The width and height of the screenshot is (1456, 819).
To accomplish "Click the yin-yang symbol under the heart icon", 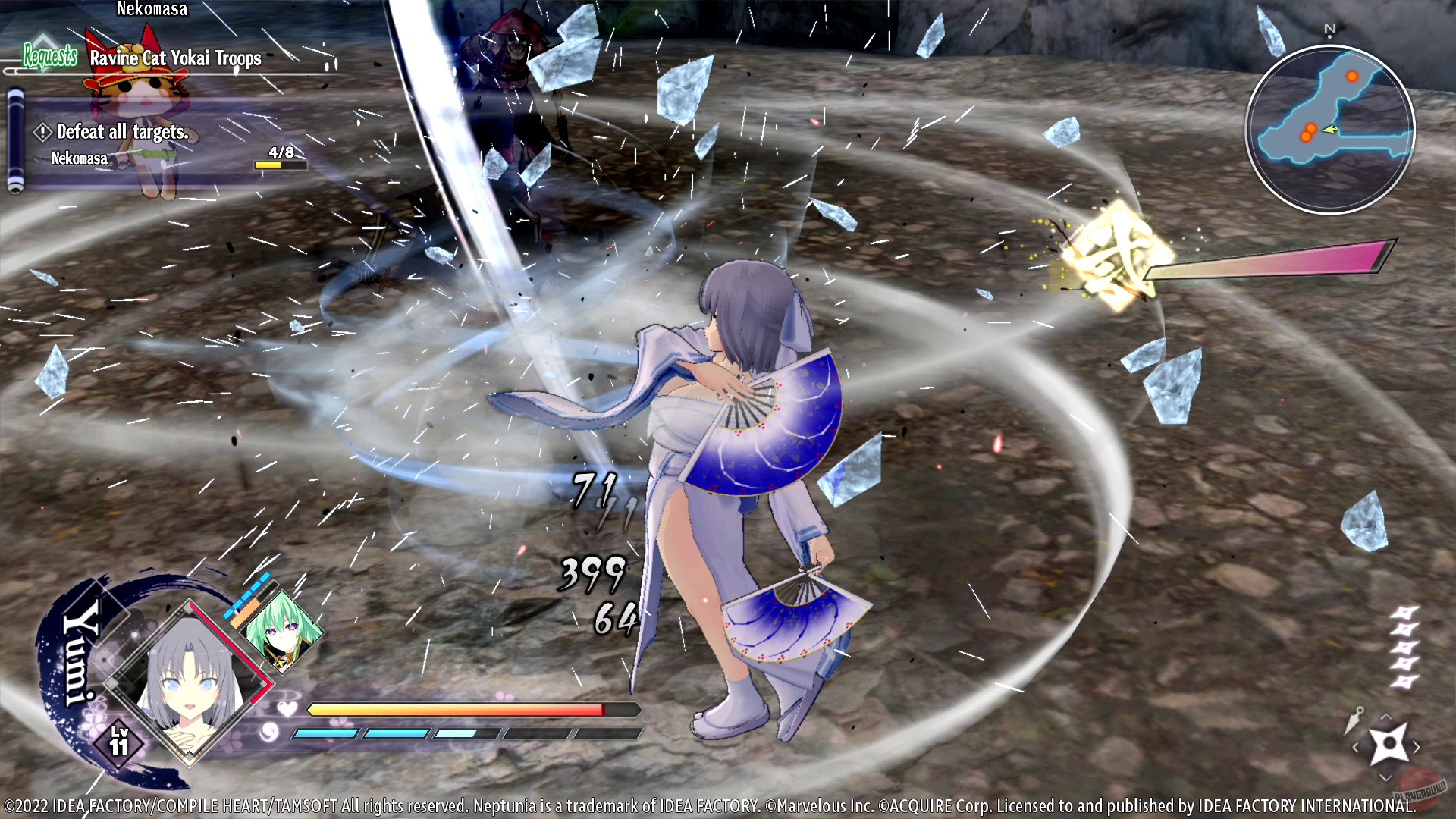I will [x=269, y=733].
